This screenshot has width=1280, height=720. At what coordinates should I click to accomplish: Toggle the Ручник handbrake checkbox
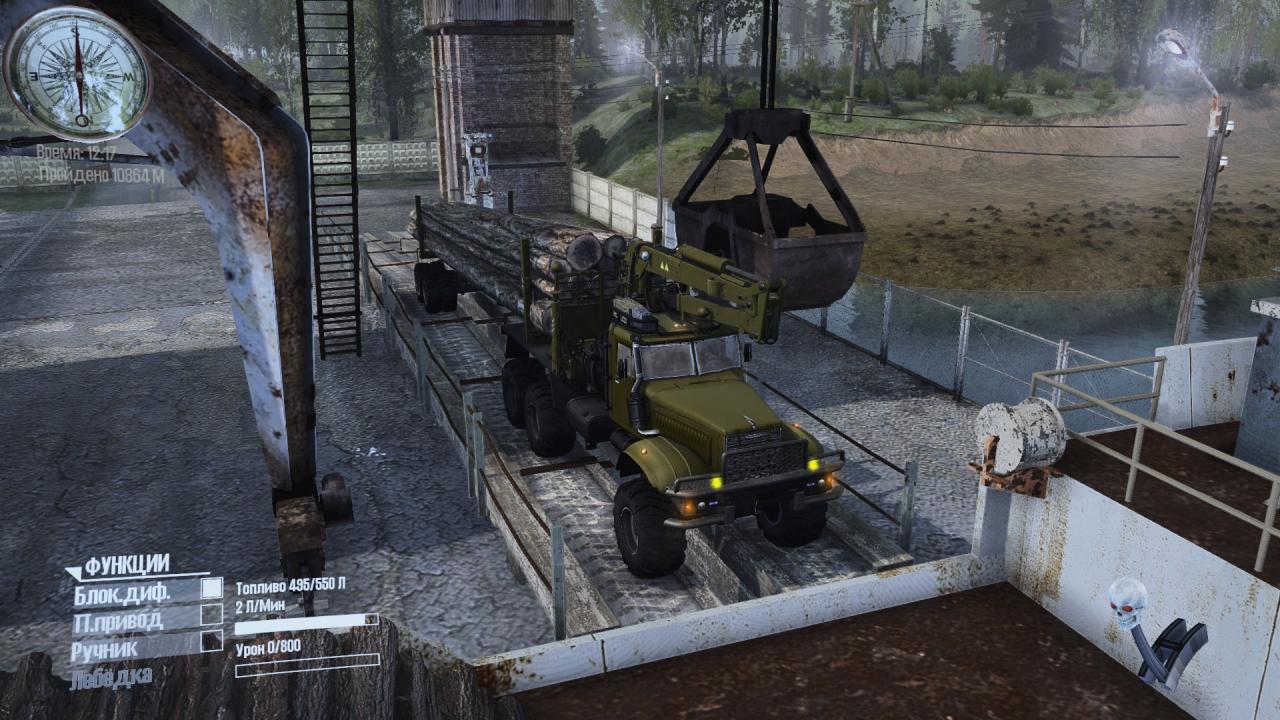coord(211,641)
